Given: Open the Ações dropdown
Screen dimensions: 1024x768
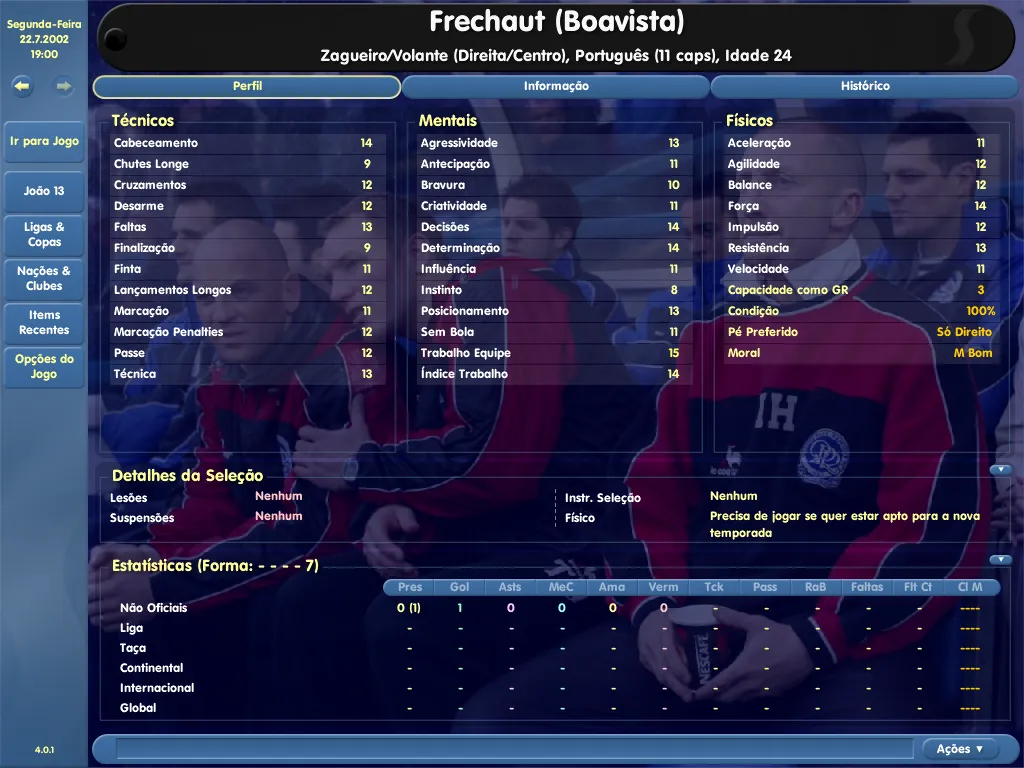Looking at the screenshot, I should point(960,749).
